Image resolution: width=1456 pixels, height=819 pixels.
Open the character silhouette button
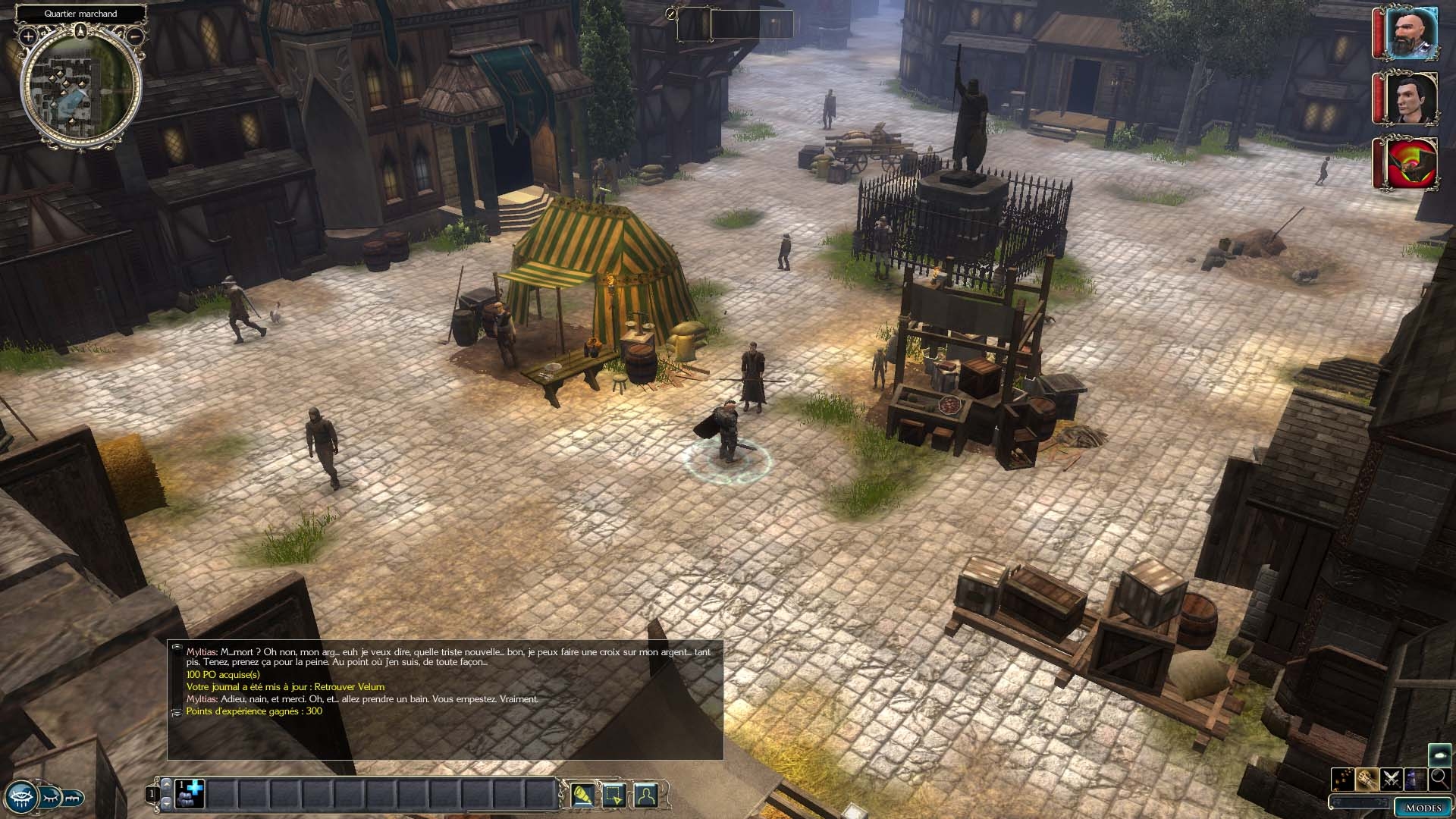click(x=645, y=795)
